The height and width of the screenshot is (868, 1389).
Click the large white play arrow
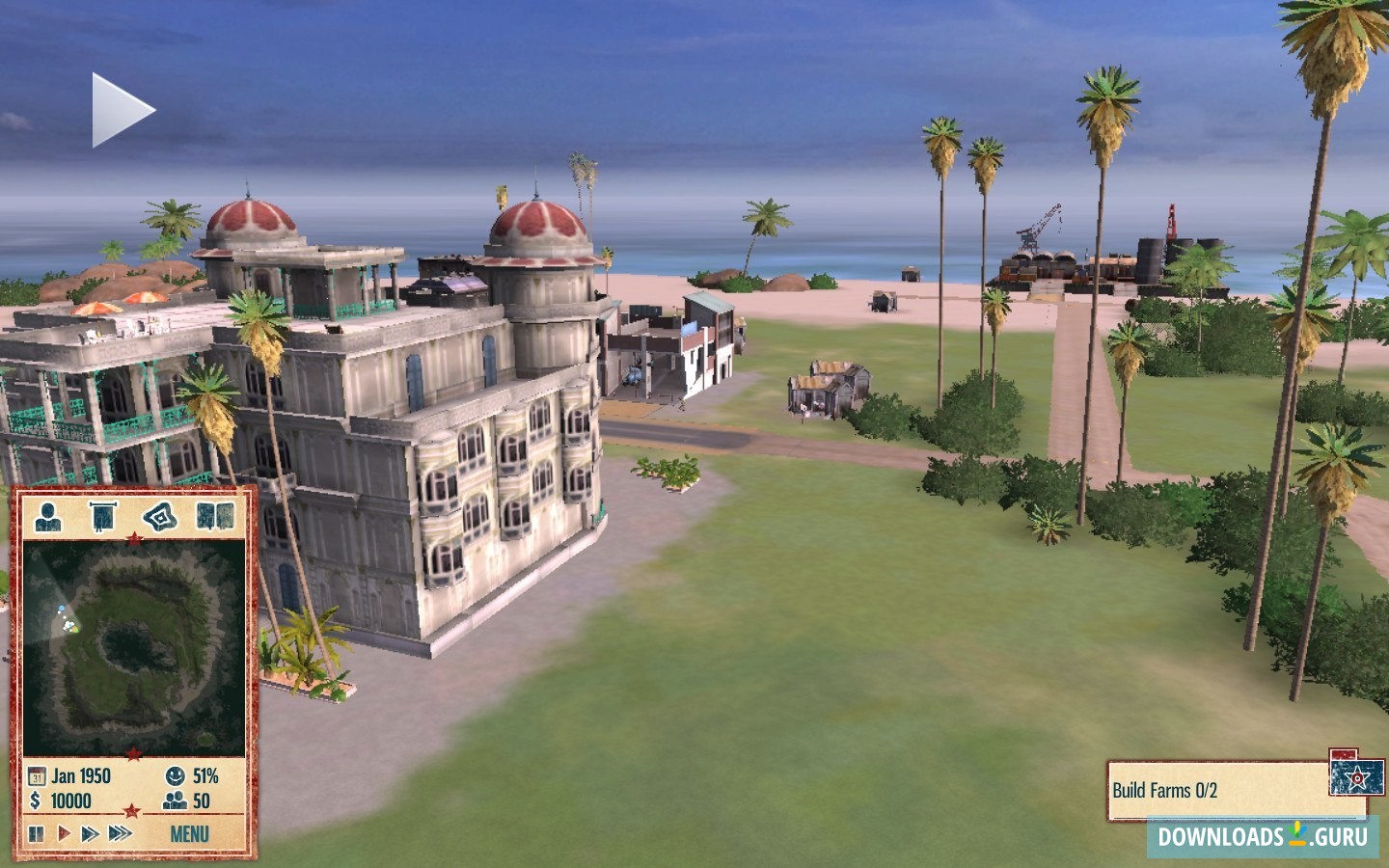pos(123,110)
